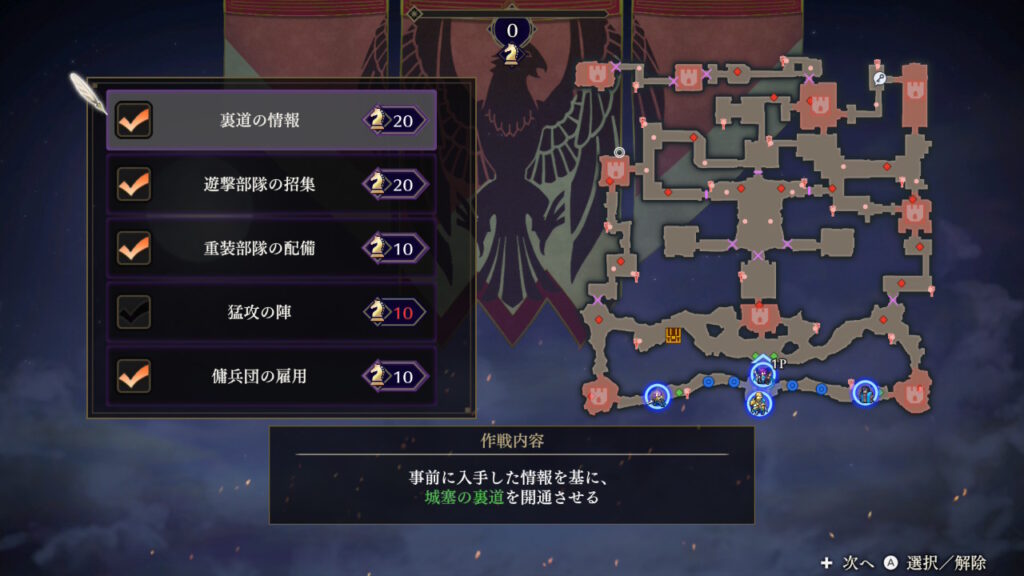Toggle the checkbox beside 遊撃部隊の招集
This screenshot has height=576, width=1024.
point(134,184)
